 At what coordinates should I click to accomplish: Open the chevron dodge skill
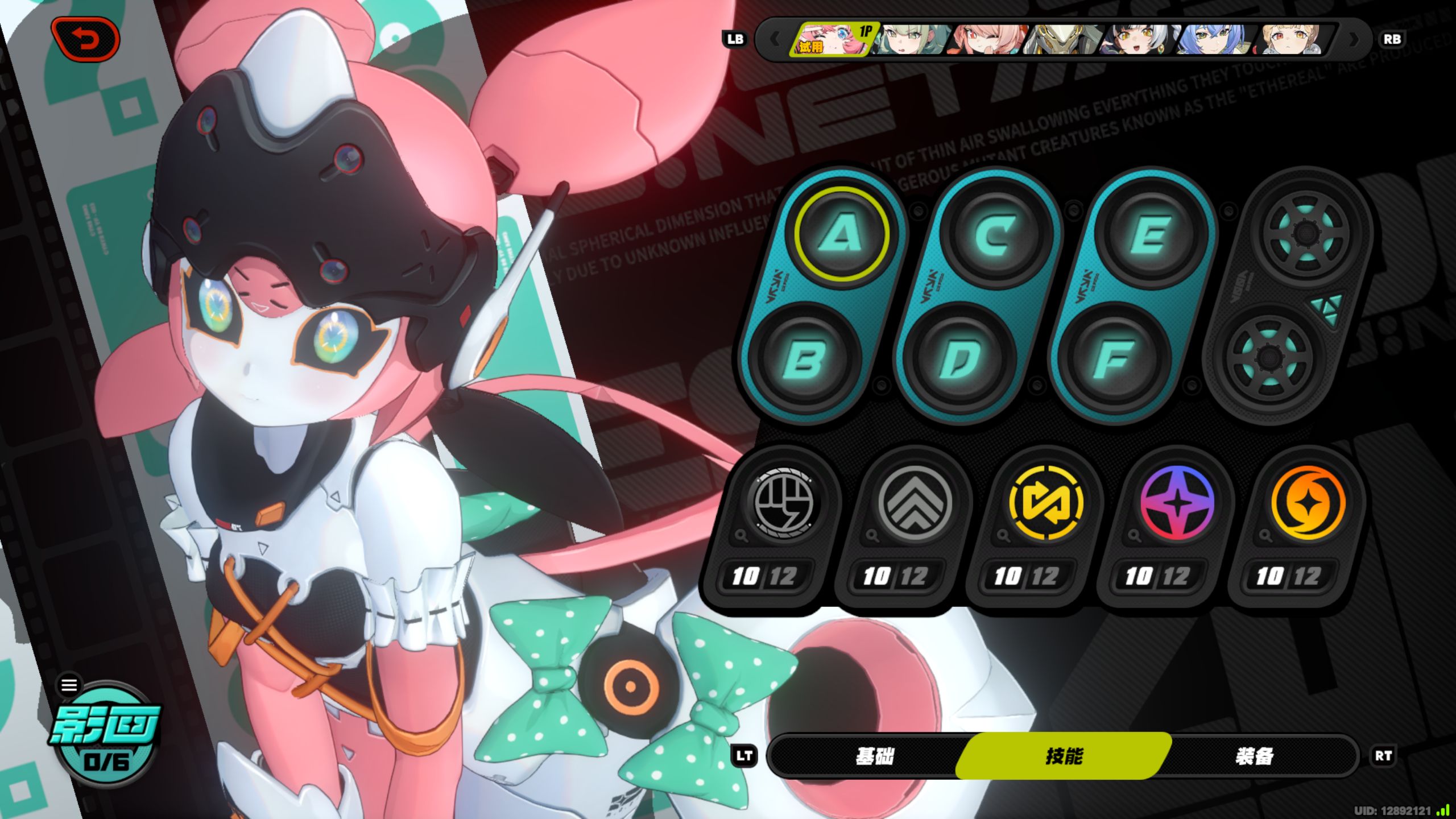pos(914,503)
